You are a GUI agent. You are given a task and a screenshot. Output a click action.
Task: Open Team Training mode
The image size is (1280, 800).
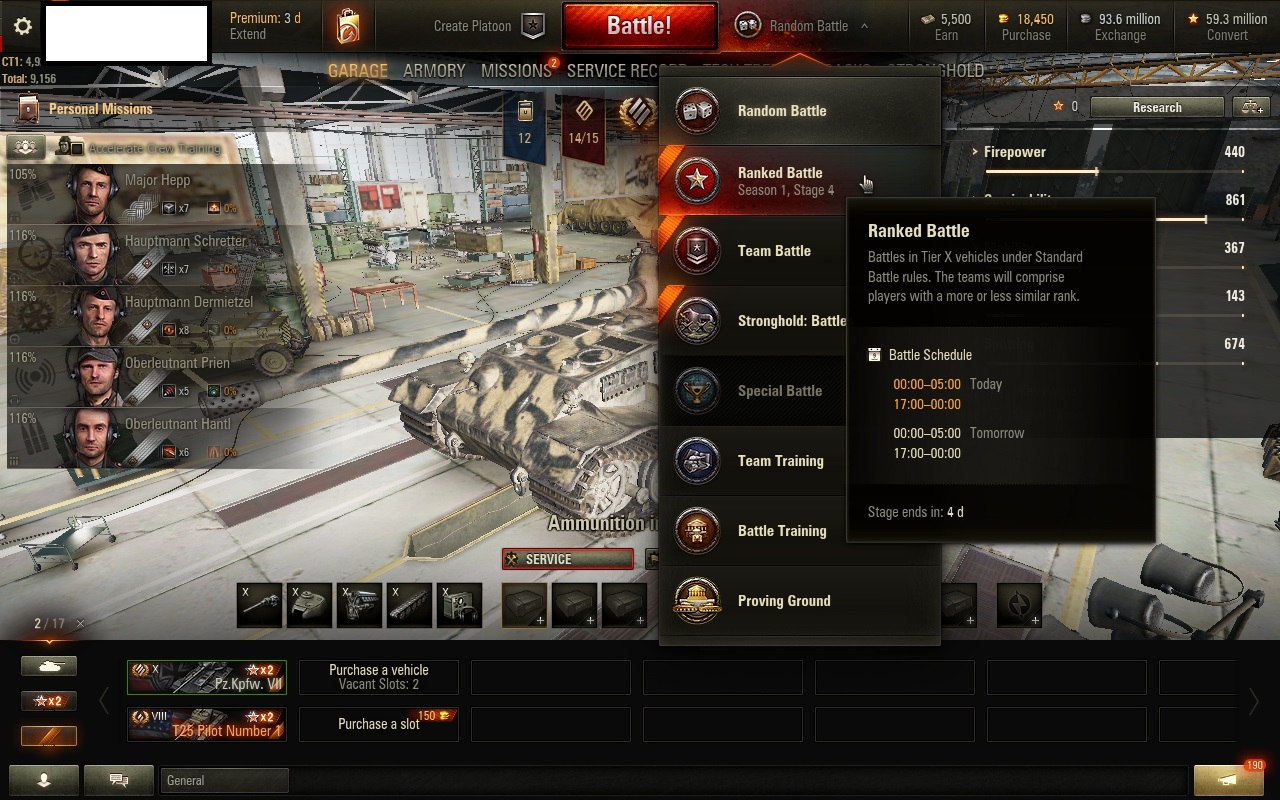coord(780,461)
